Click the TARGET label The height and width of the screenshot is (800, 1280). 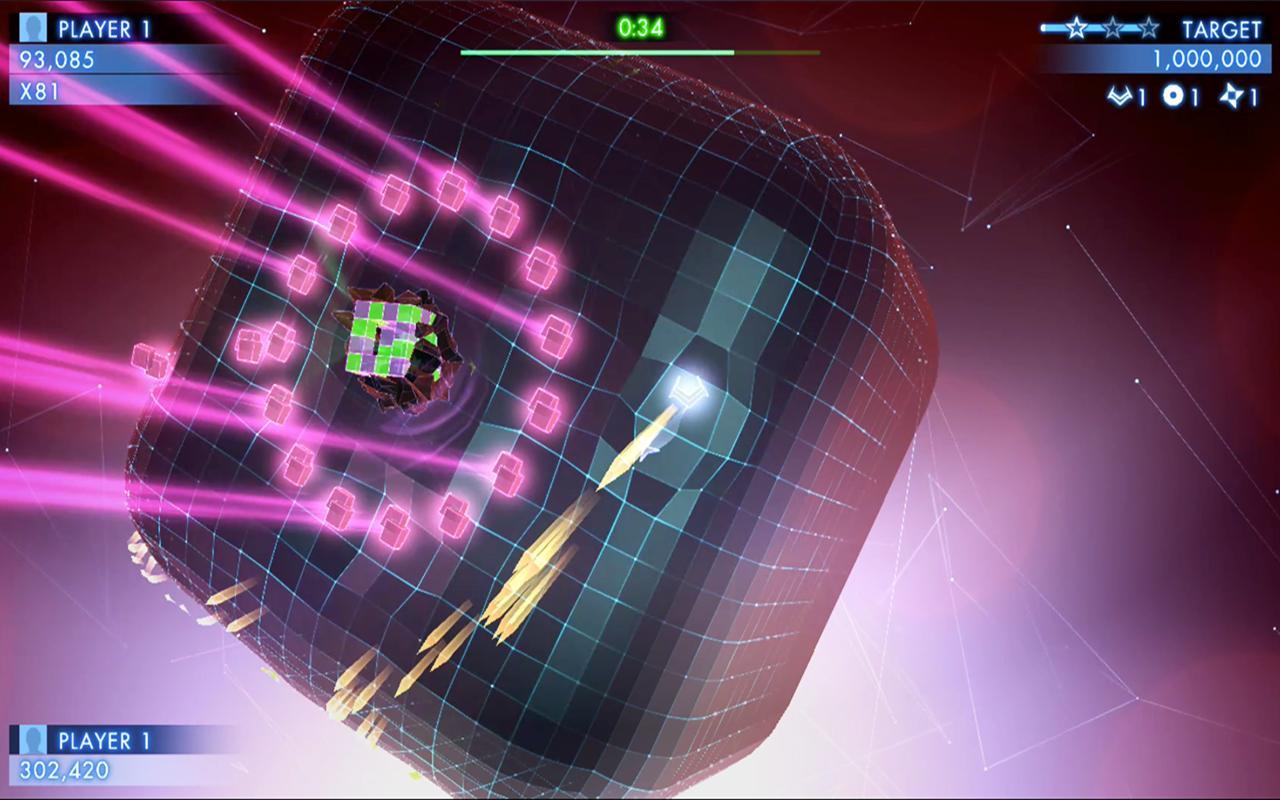(1222, 30)
